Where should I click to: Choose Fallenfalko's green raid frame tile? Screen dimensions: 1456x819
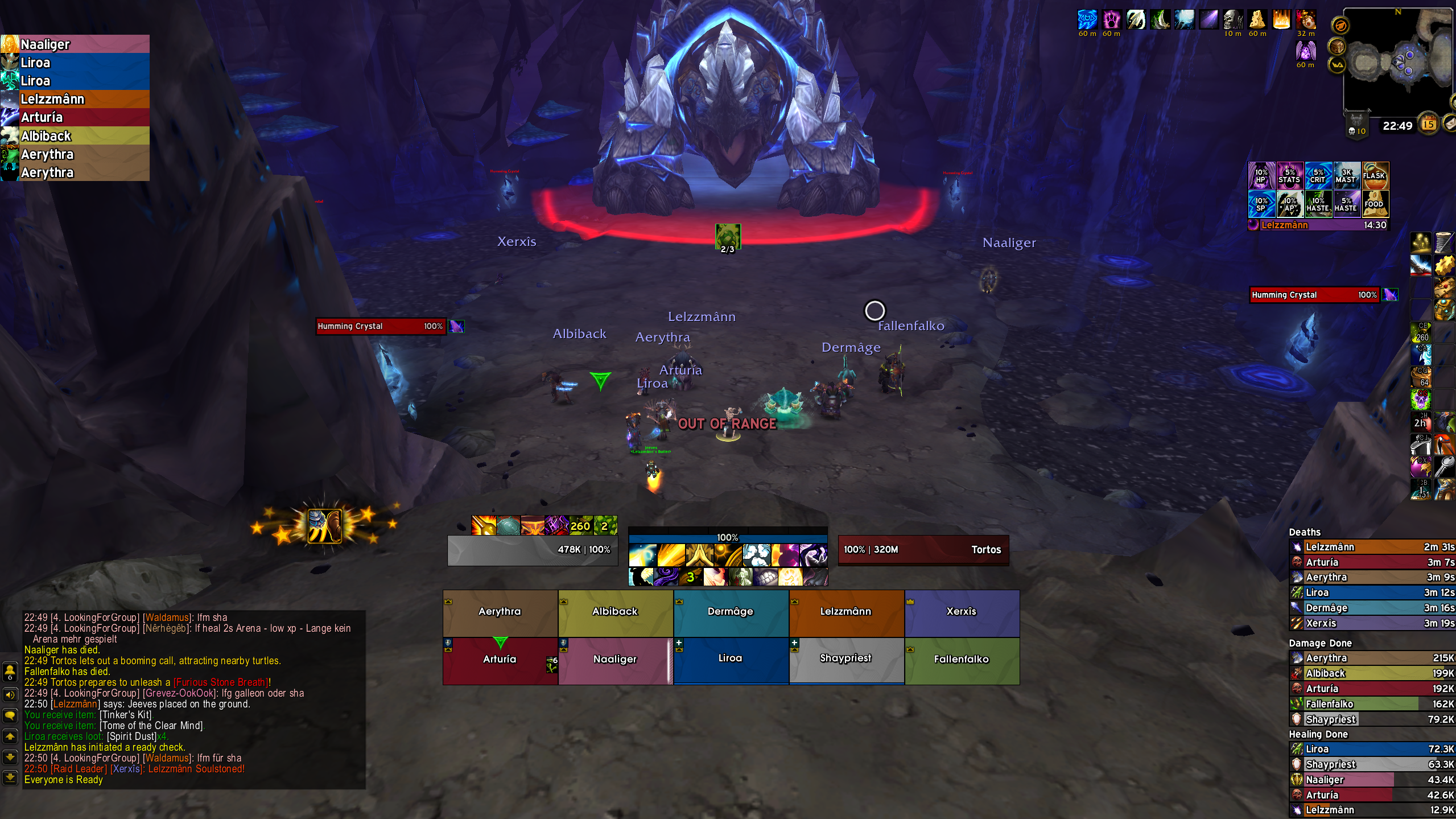click(962, 660)
